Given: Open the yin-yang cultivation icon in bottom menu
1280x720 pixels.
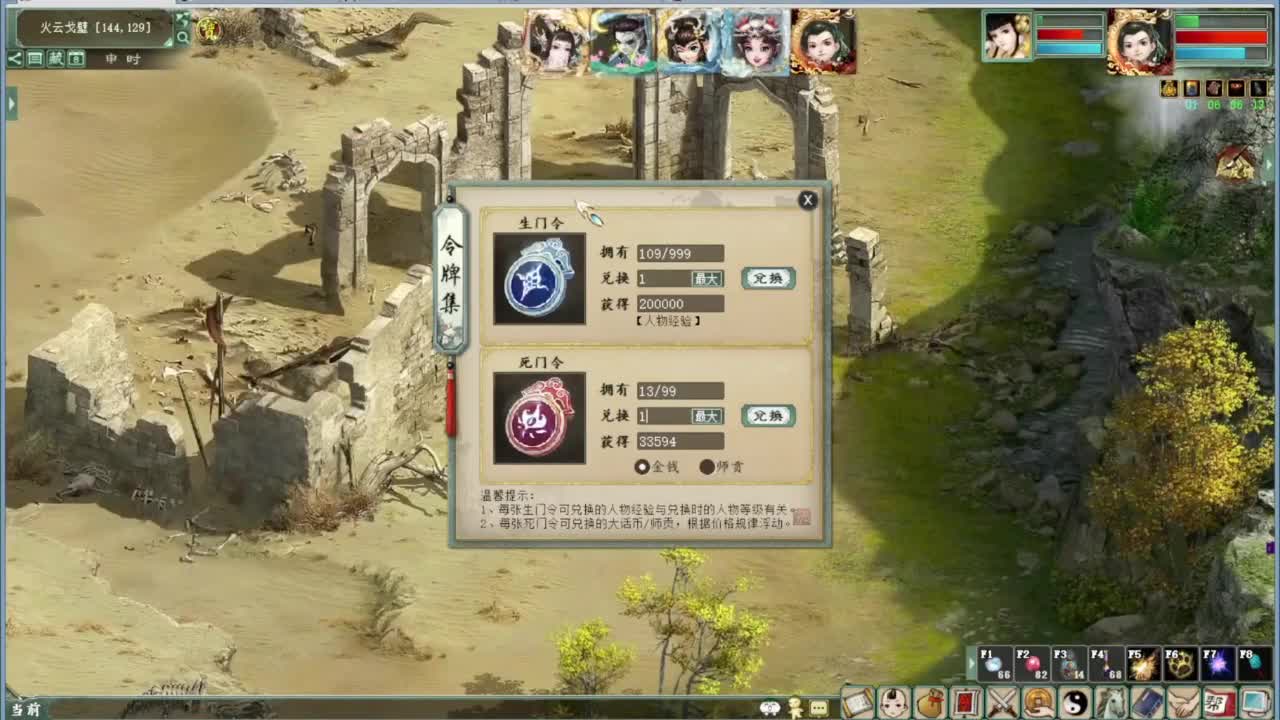Looking at the screenshot, I should pos(1075,702).
